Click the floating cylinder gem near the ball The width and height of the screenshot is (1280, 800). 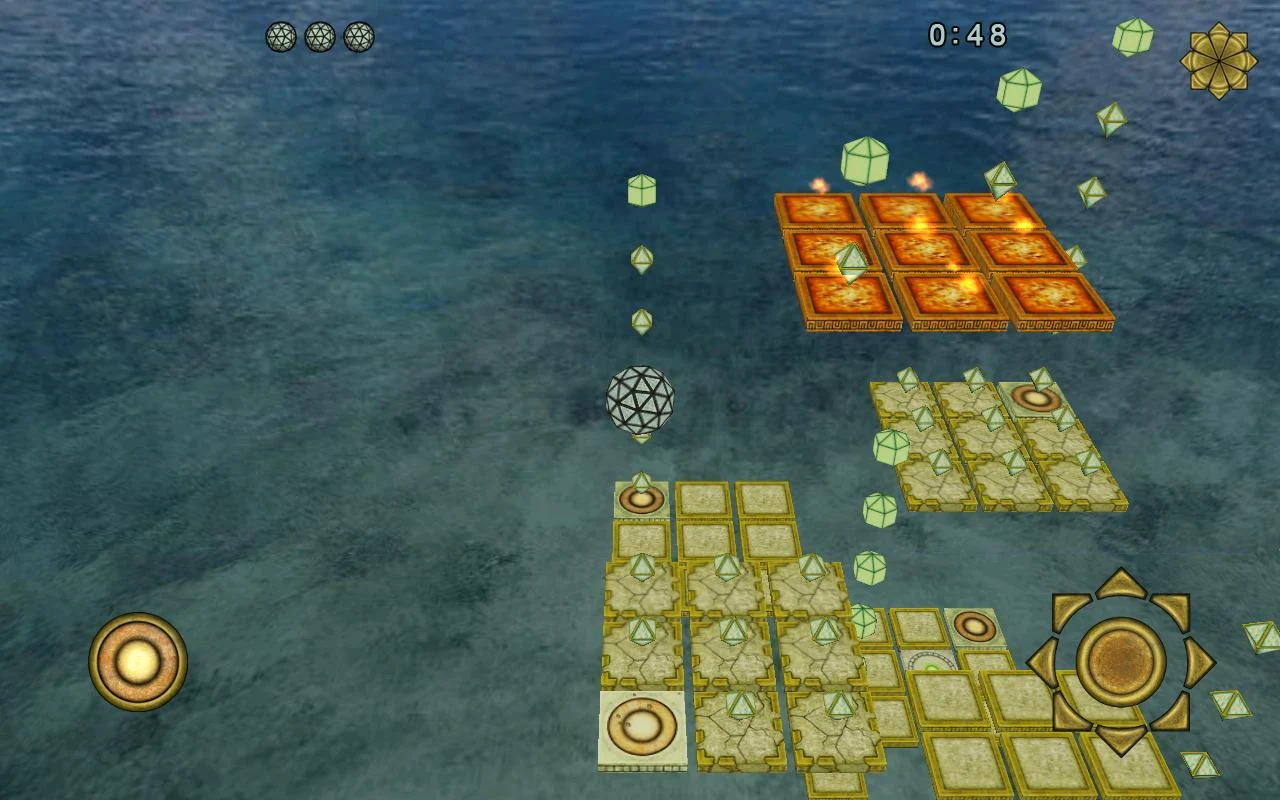point(639,190)
